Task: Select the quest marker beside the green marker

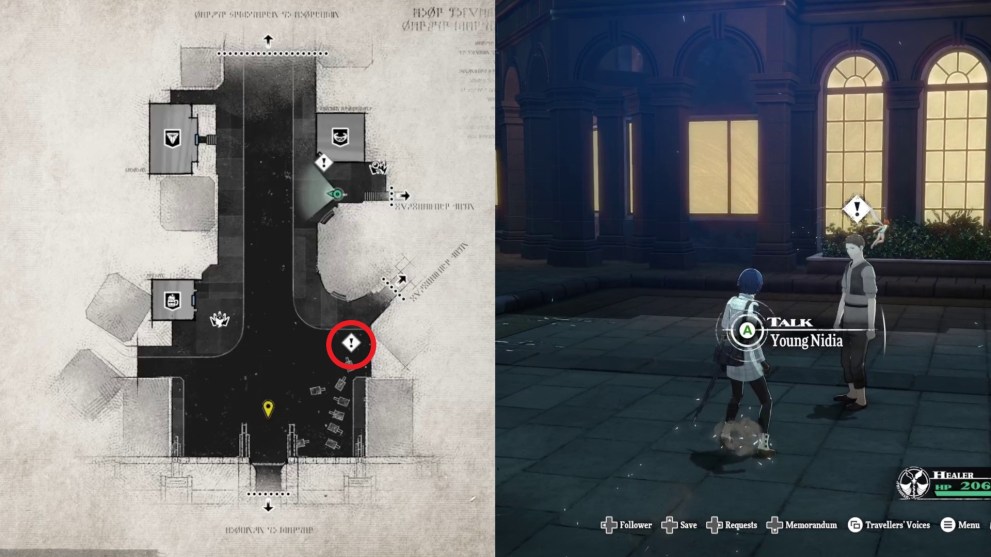Action: click(323, 162)
